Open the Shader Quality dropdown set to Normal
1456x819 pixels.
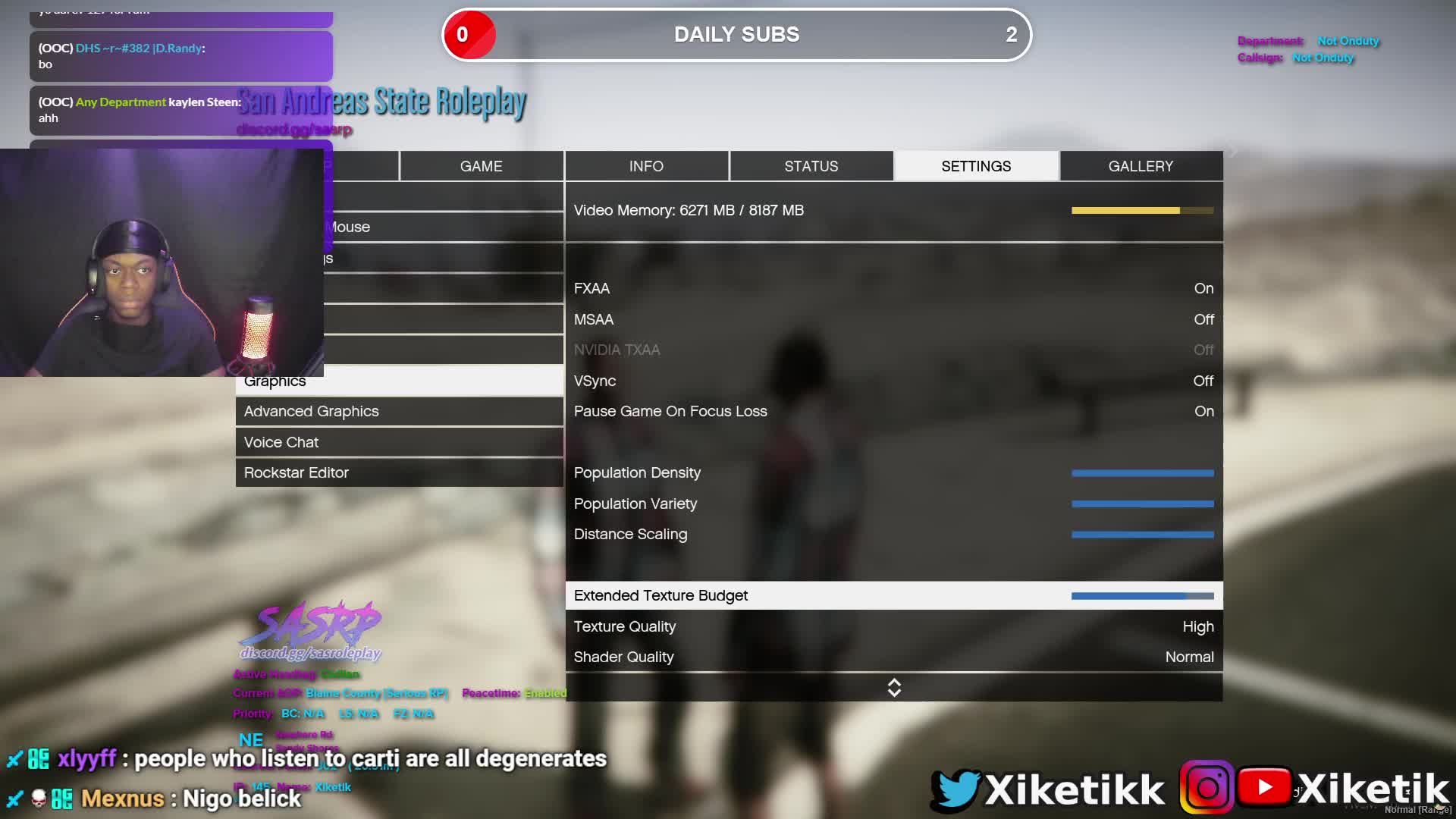[x=895, y=657]
